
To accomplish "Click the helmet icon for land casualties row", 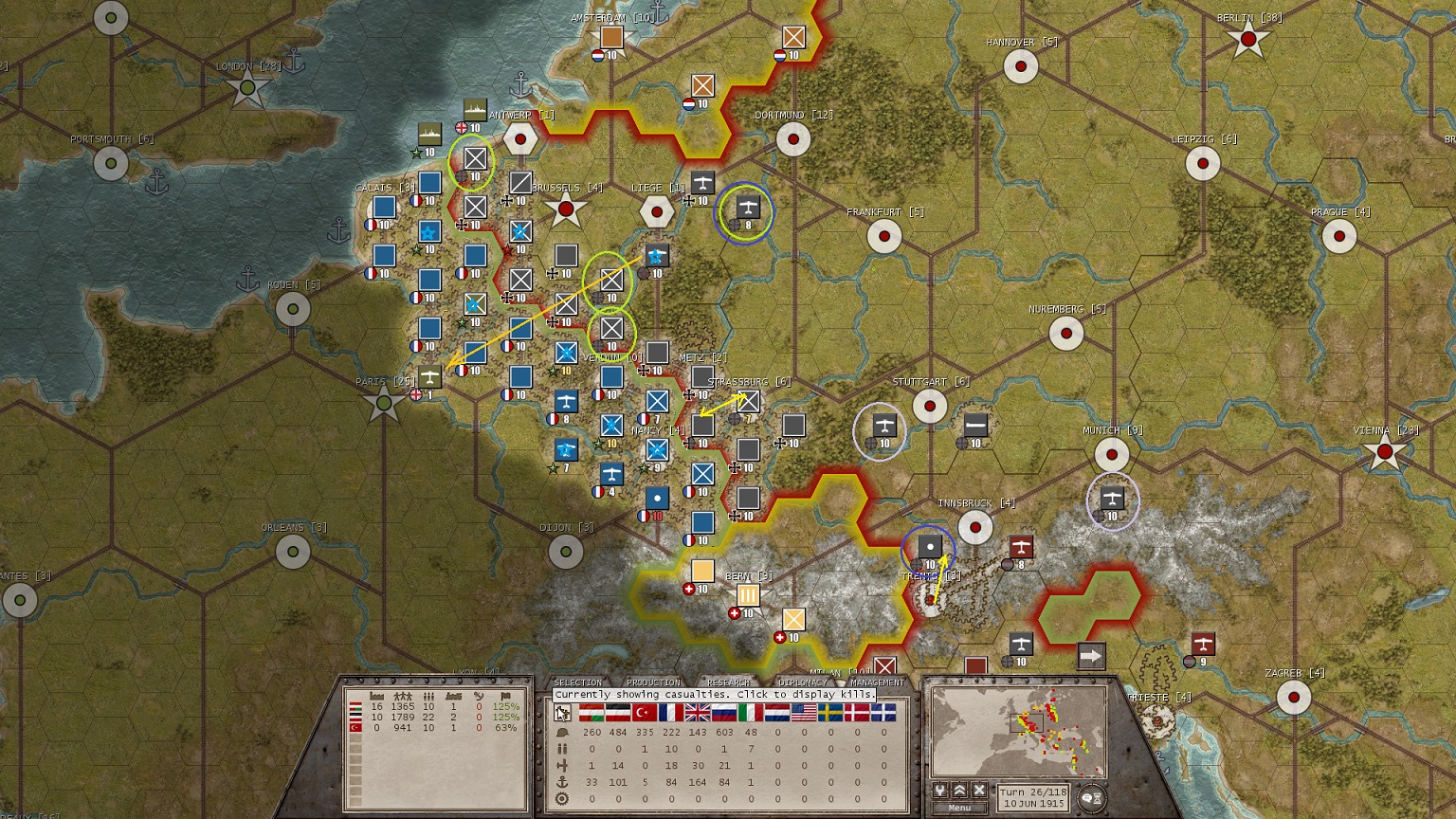I will pos(562,733).
